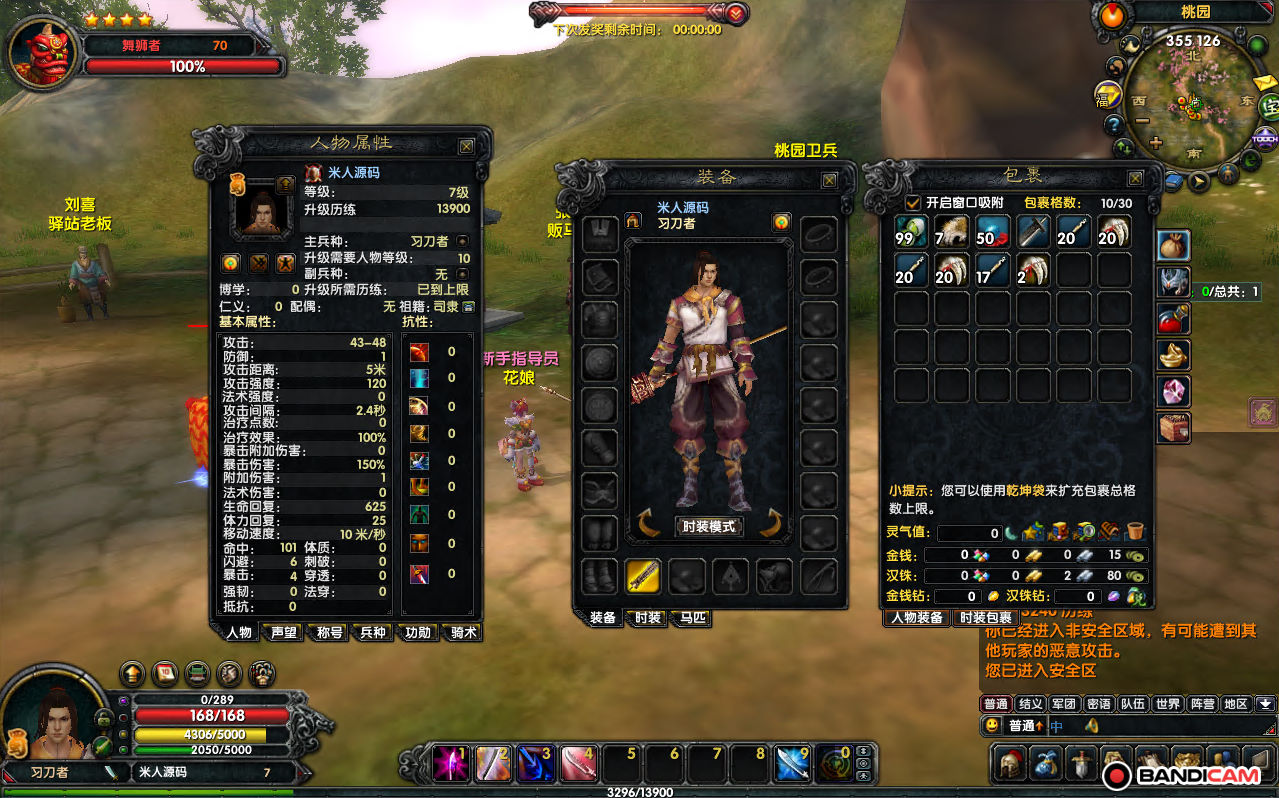Screen dimensions: 1279x798
Task: Open the 时装包裹 fashion bag tab
Action: coord(986,618)
